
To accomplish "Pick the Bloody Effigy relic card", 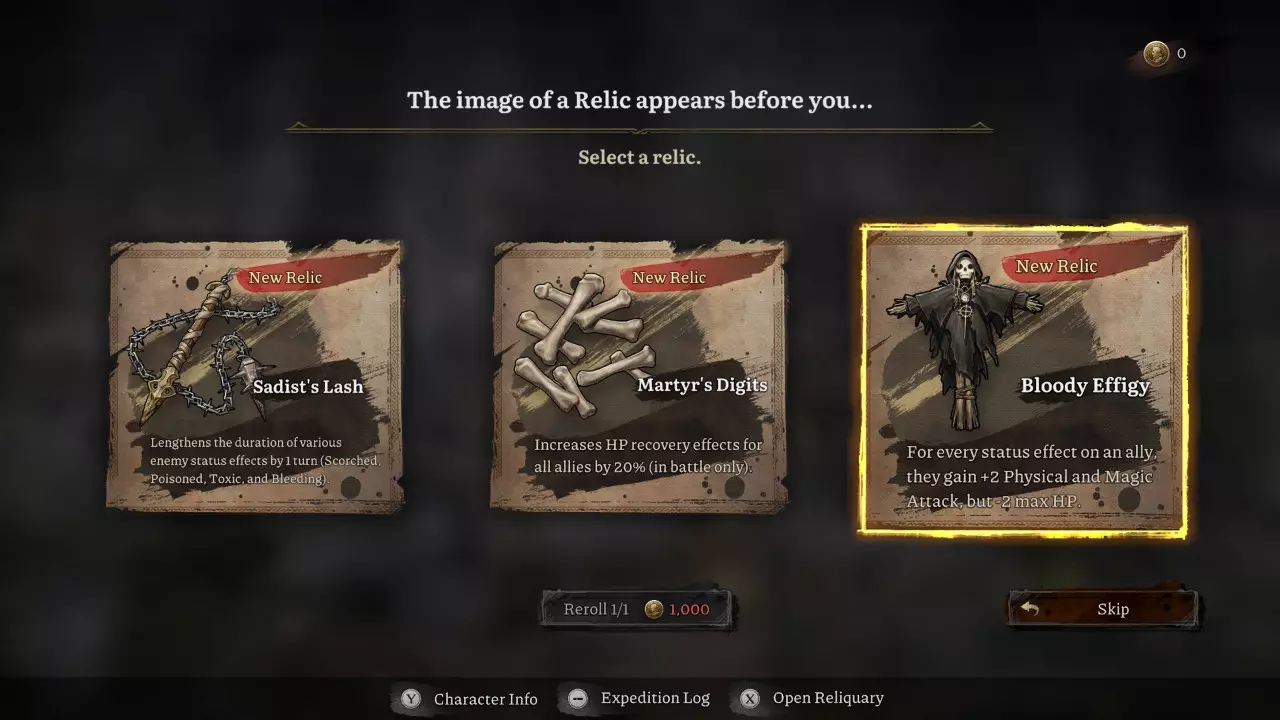I will (x=1023, y=380).
